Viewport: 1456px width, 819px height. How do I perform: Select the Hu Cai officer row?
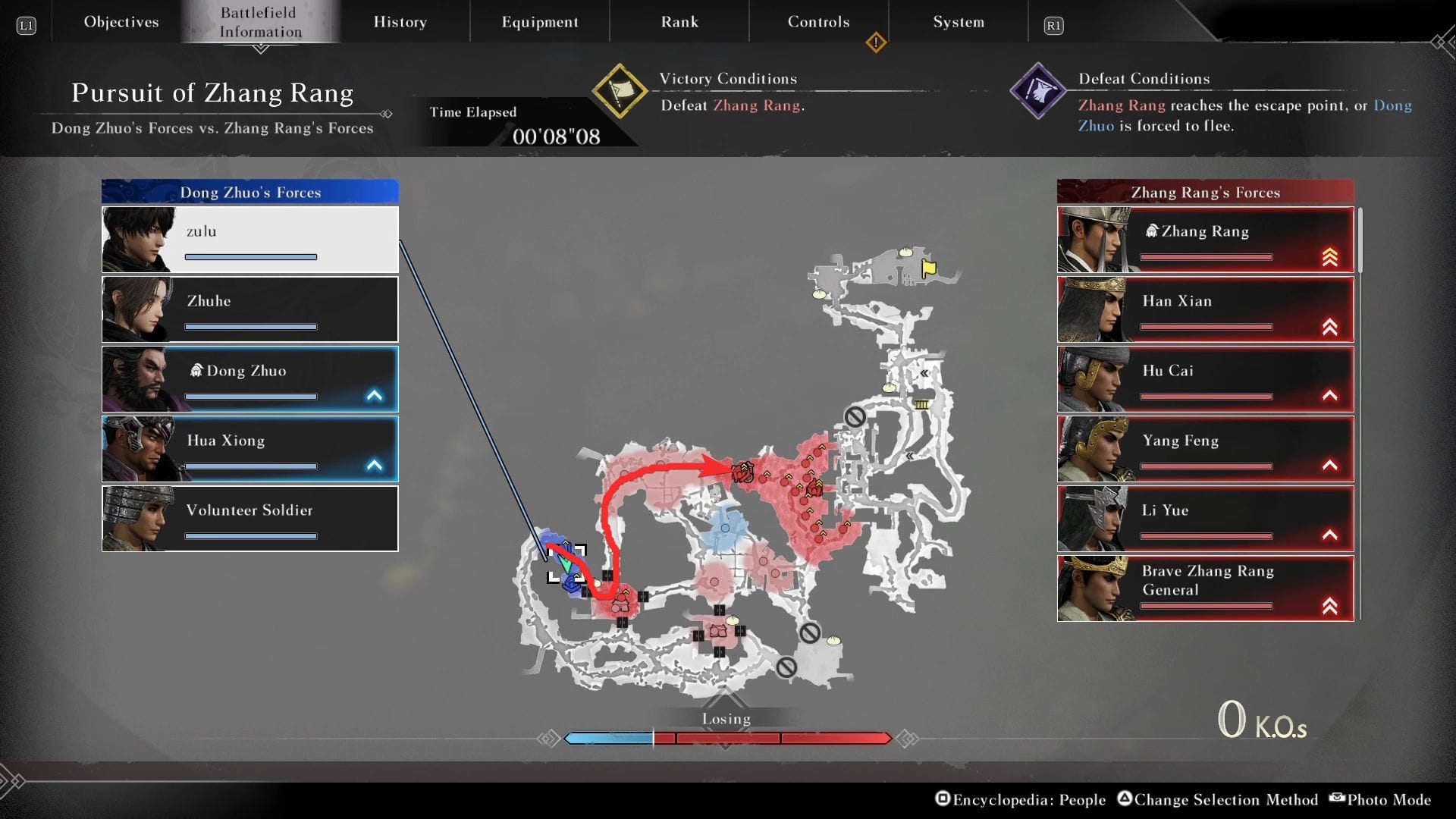[1205, 379]
